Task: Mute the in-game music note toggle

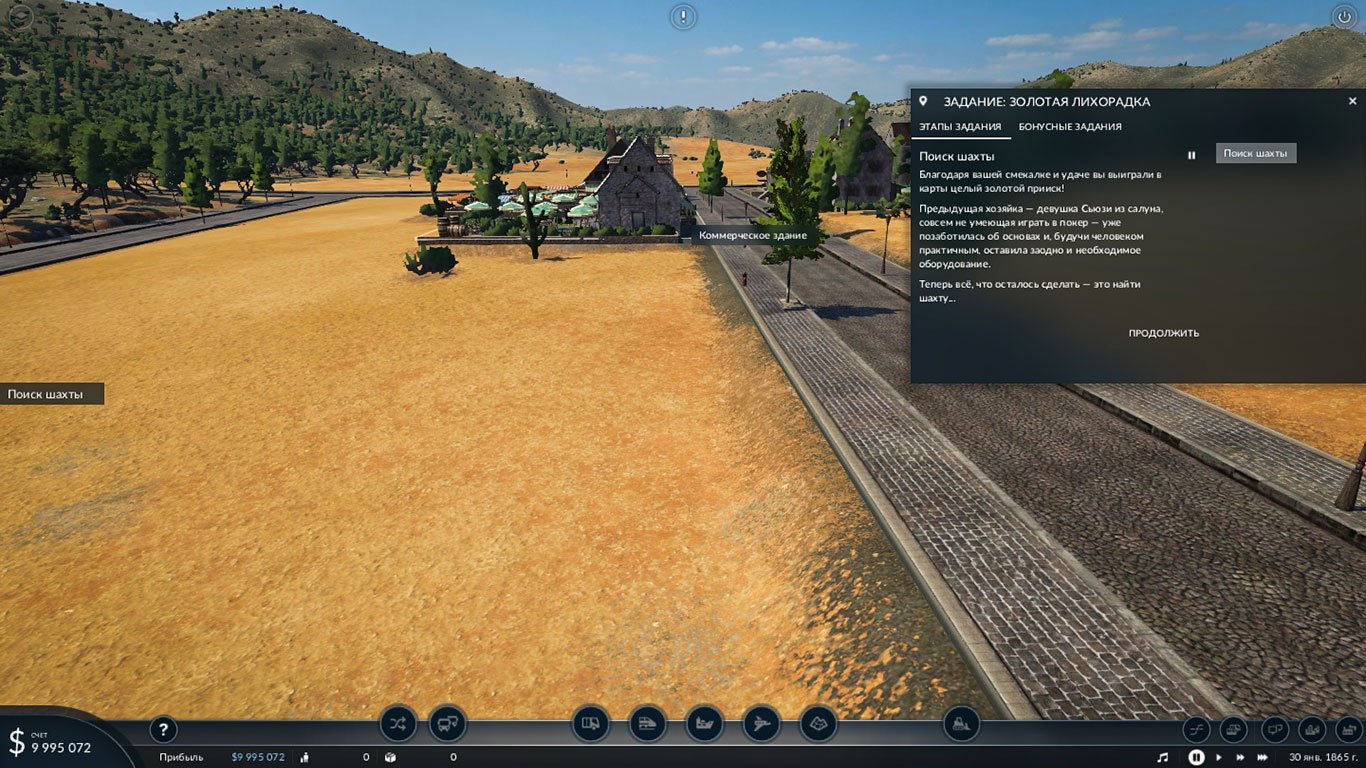Action: [1164, 757]
